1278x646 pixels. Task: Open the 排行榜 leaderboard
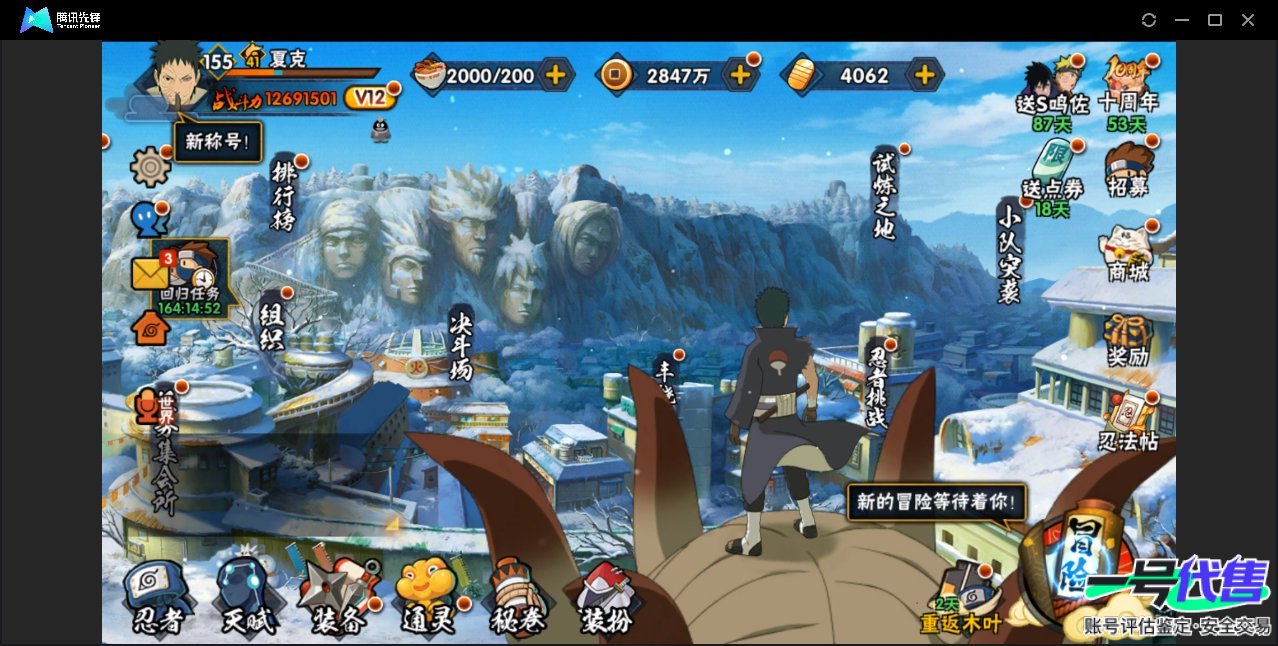pyautogui.click(x=284, y=195)
